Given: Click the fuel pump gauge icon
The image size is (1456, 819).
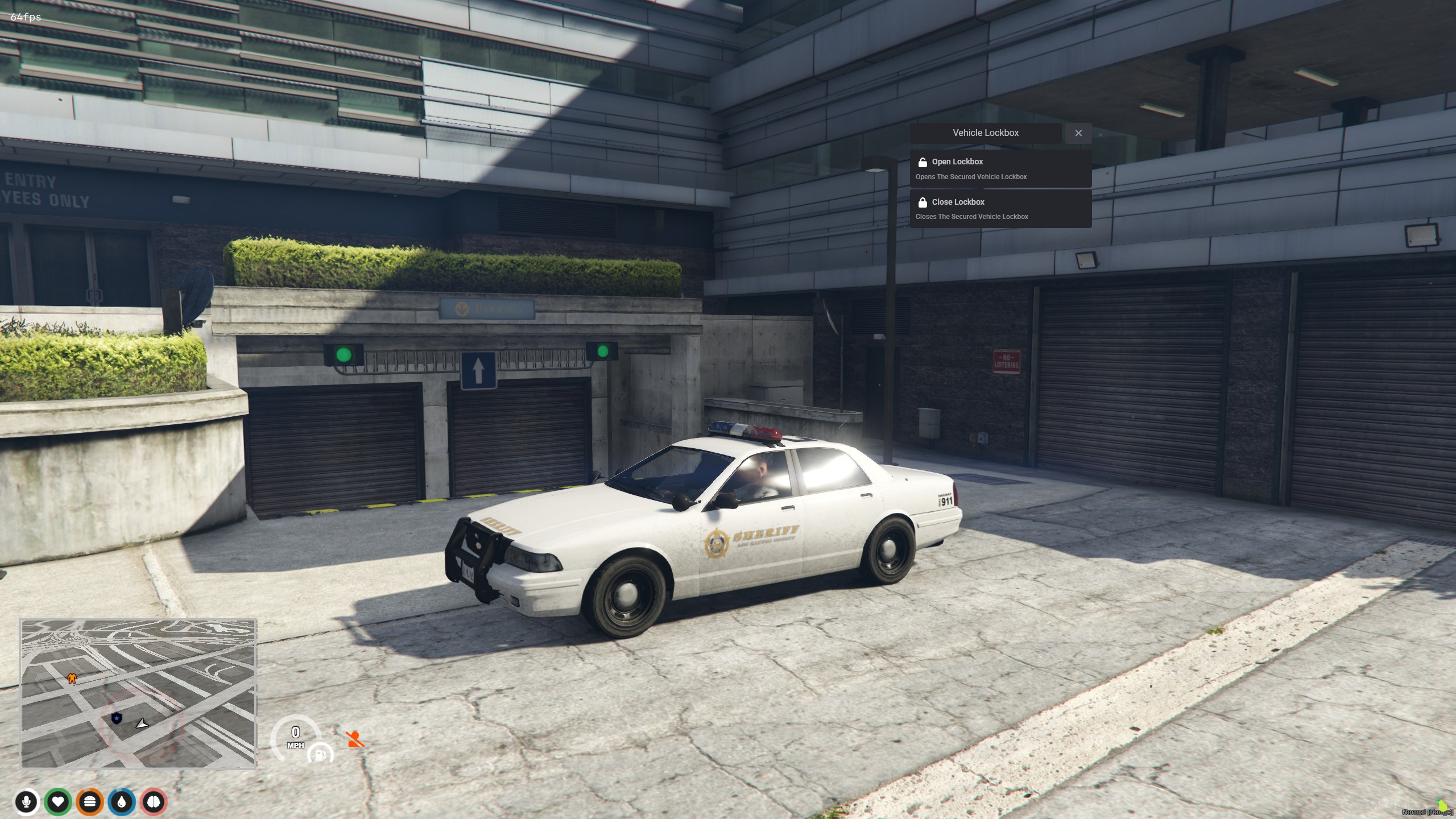Looking at the screenshot, I should 320,754.
